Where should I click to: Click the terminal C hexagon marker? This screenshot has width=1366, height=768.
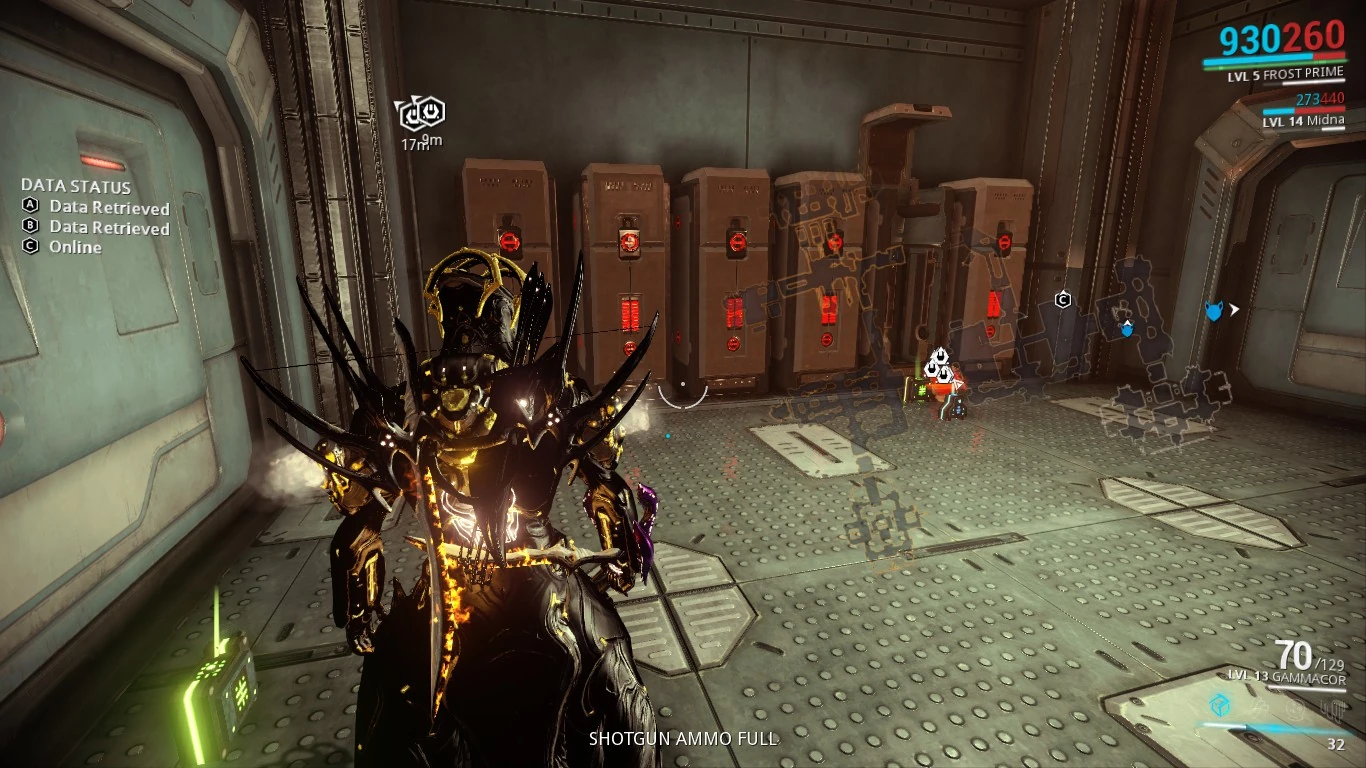click(x=1063, y=299)
